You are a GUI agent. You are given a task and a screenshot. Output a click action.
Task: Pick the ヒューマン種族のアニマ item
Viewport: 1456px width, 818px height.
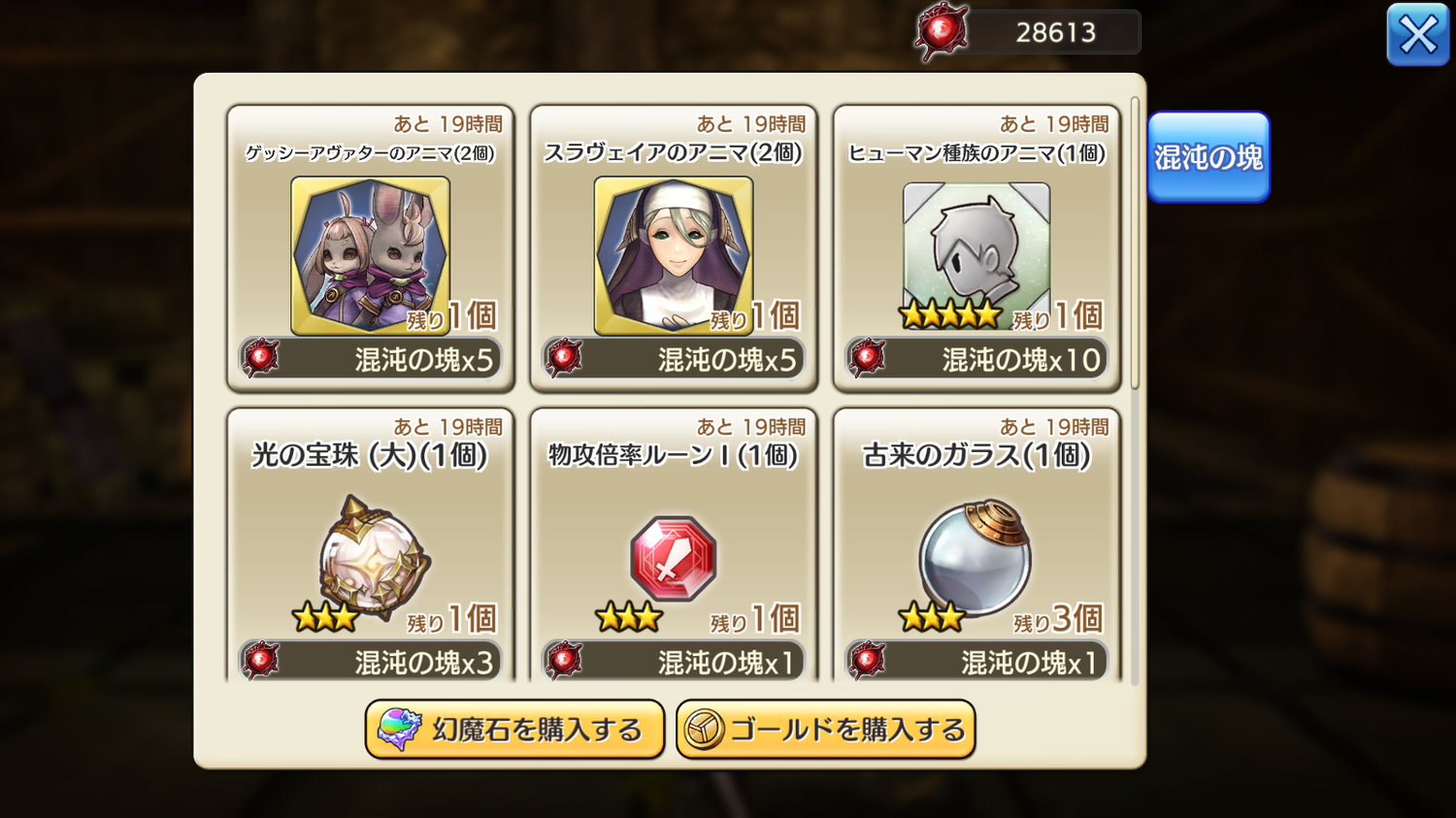[x=976, y=255]
